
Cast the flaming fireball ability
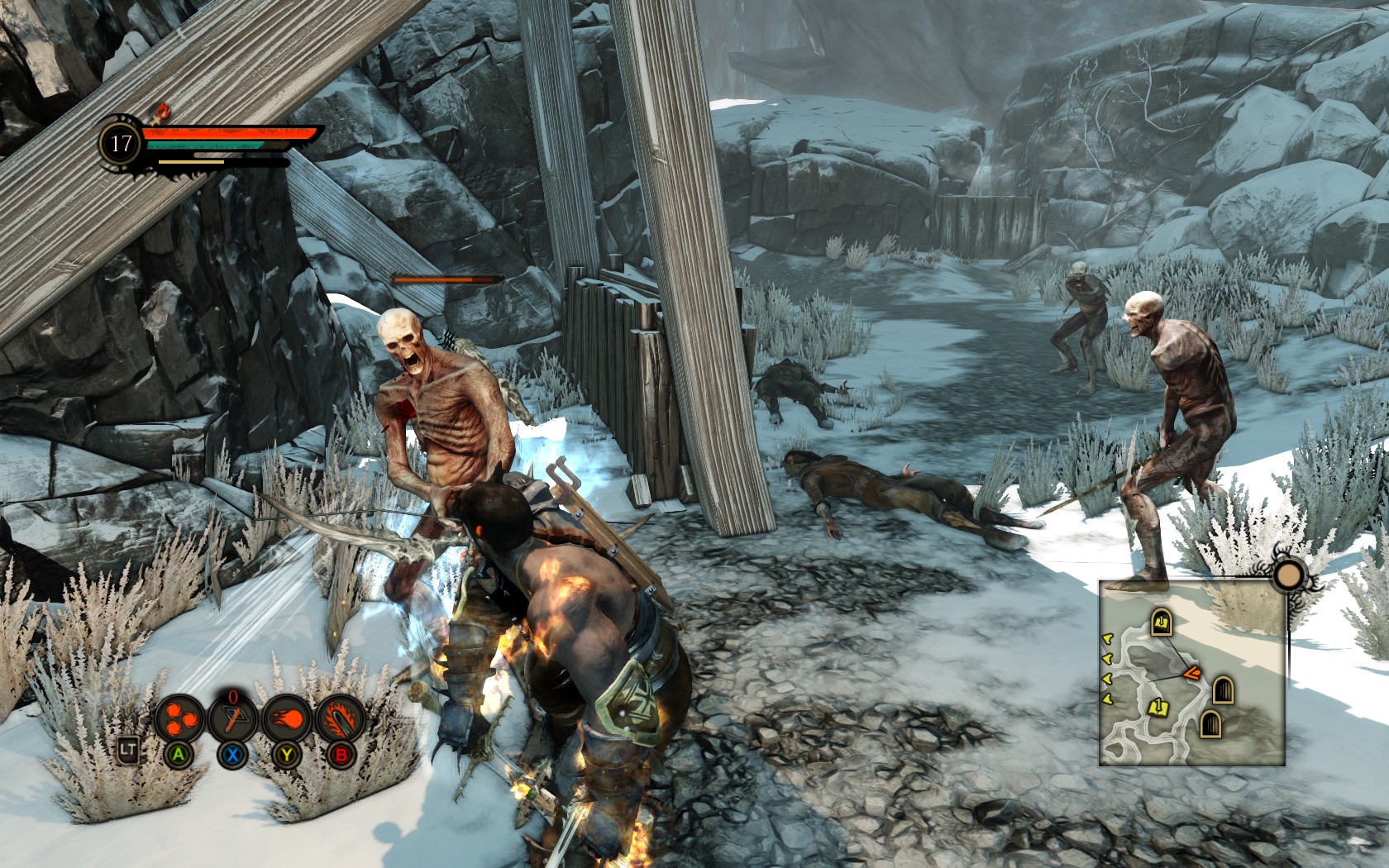pos(287,718)
